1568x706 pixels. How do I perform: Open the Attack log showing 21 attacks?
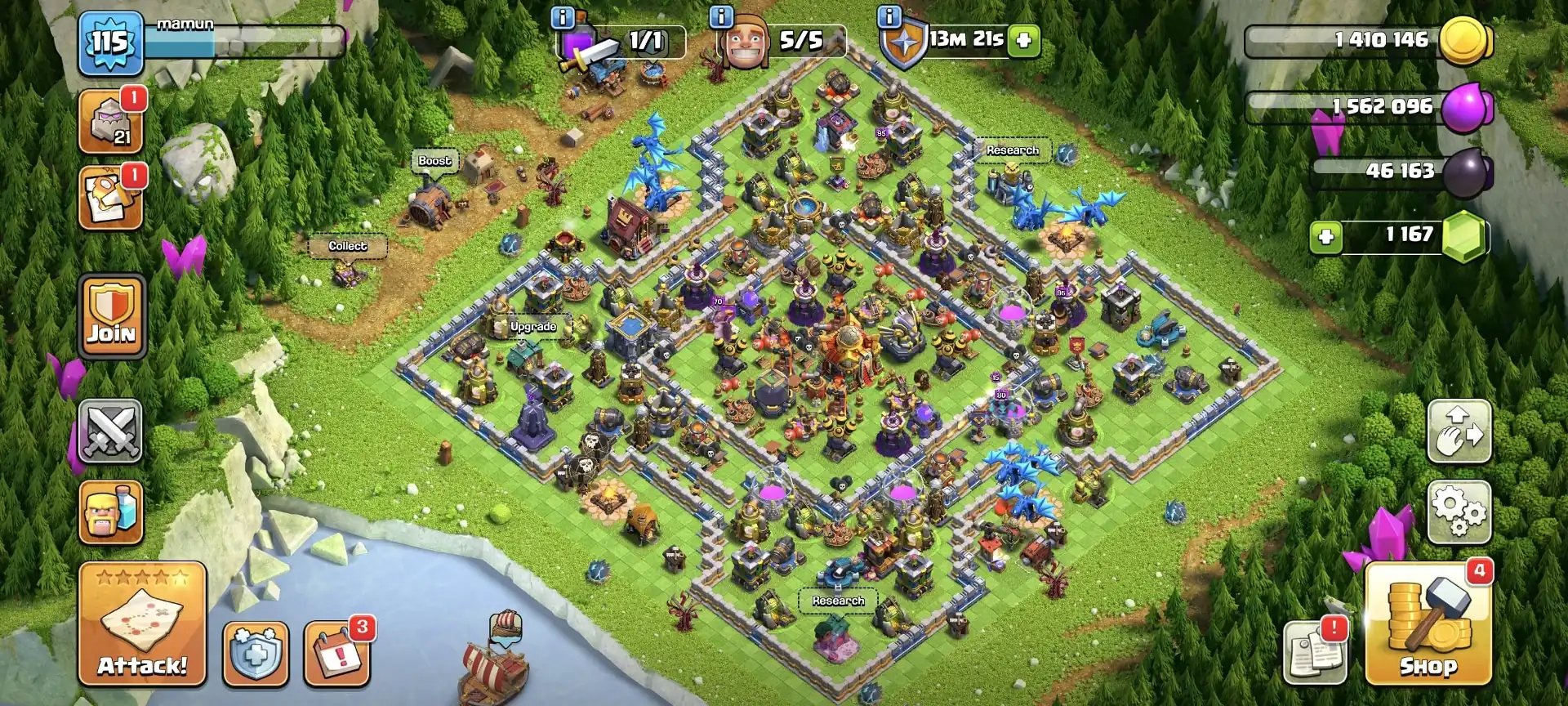point(111,123)
